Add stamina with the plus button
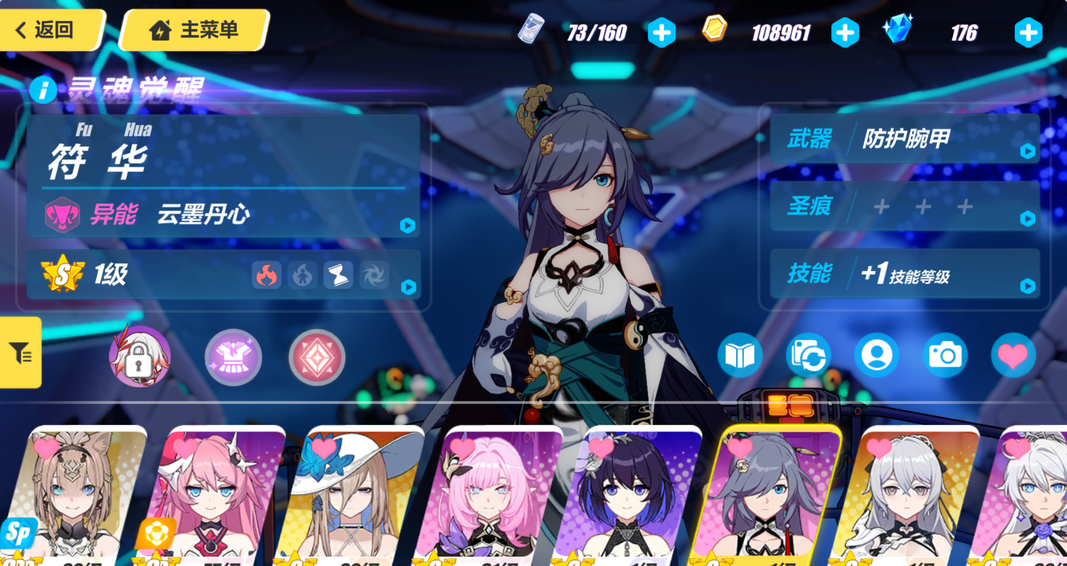This screenshot has height=566, width=1067. (x=661, y=33)
